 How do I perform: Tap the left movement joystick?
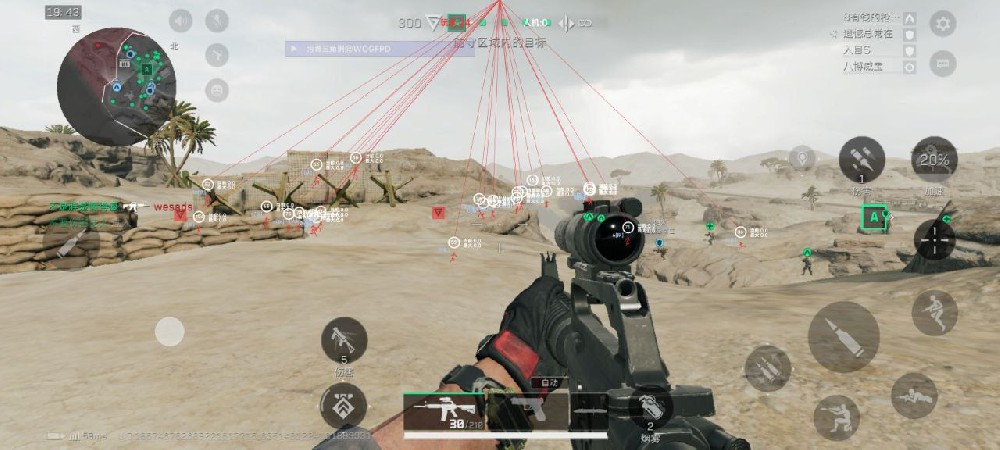click(x=170, y=331)
